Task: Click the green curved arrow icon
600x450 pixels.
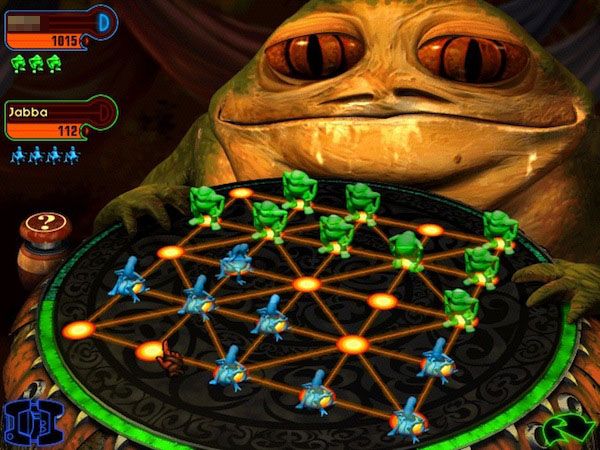Action: (570, 430)
